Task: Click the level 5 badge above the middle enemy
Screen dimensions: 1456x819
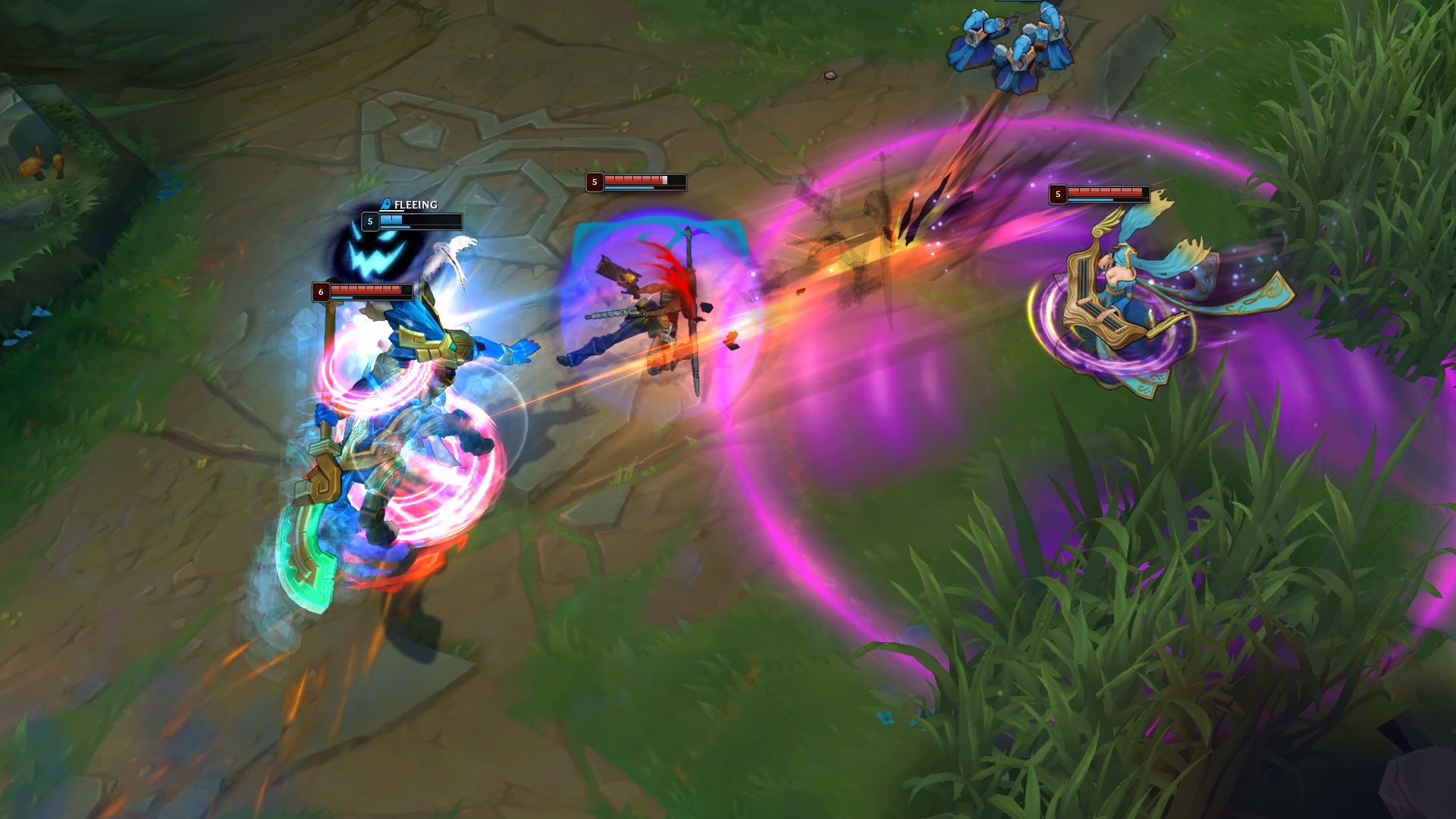Action: tap(595, 181)
